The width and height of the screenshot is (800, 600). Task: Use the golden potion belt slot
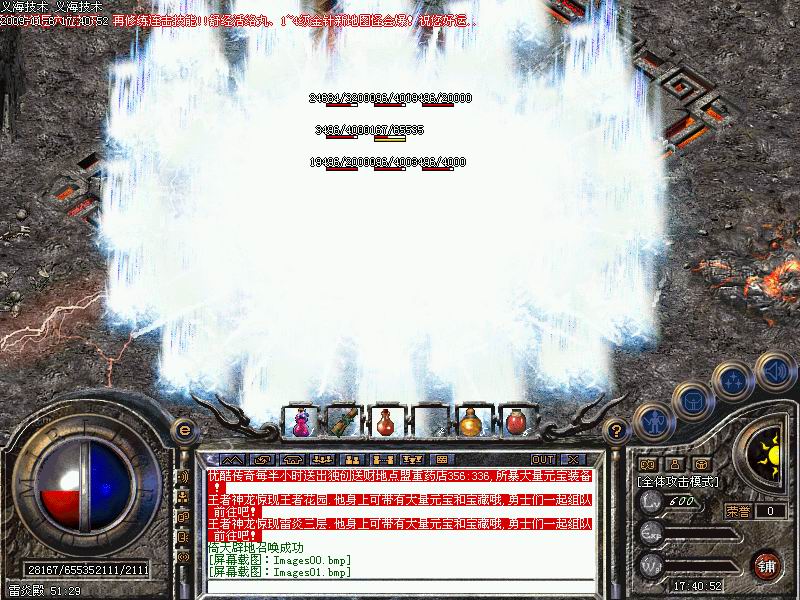(470, 421)
